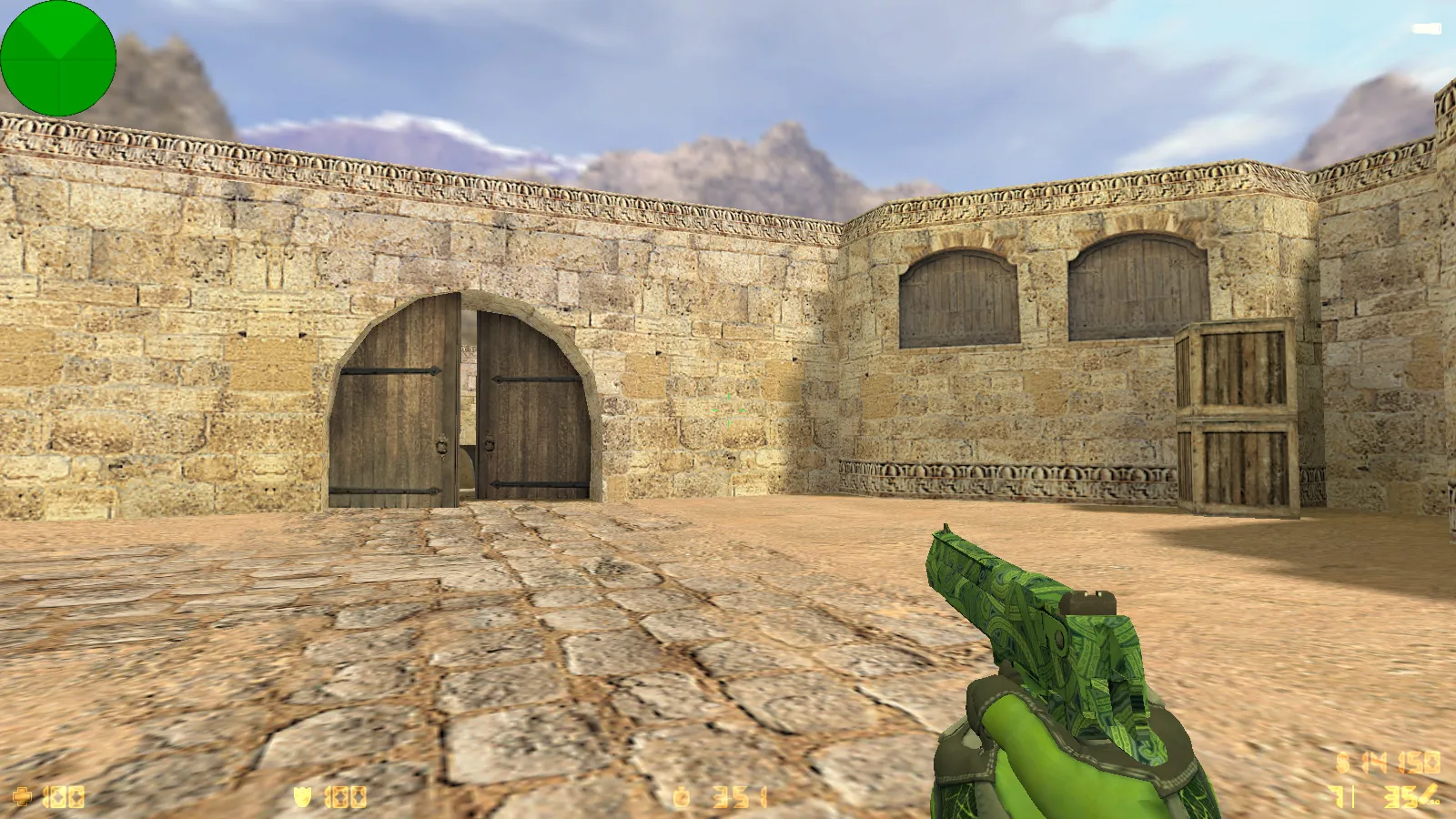Click the money dollar icon
Viewport: 1456px width, 819px height.
point(682,796)
